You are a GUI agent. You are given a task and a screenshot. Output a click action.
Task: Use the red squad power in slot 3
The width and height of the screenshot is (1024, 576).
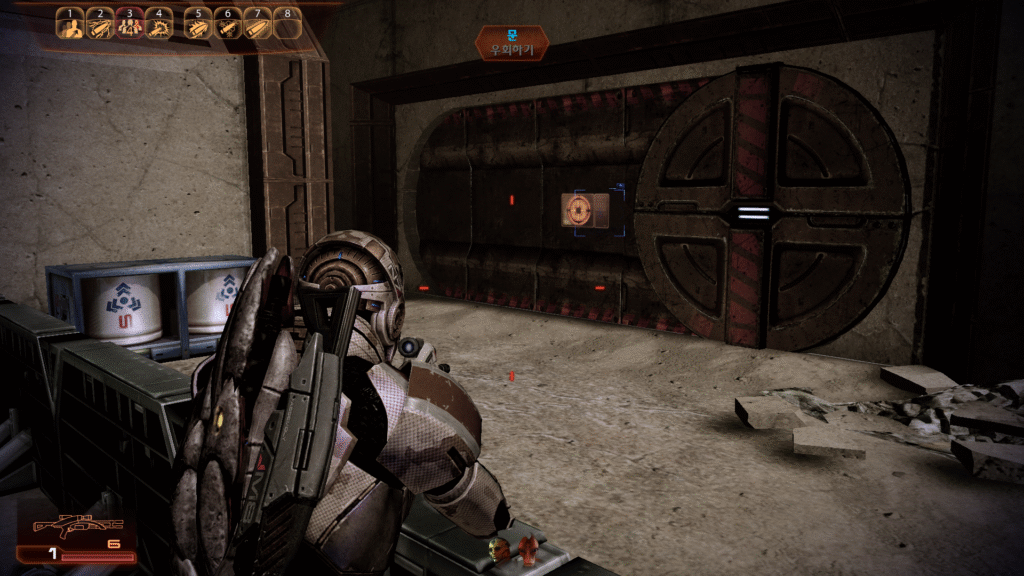tap(130, 24)
